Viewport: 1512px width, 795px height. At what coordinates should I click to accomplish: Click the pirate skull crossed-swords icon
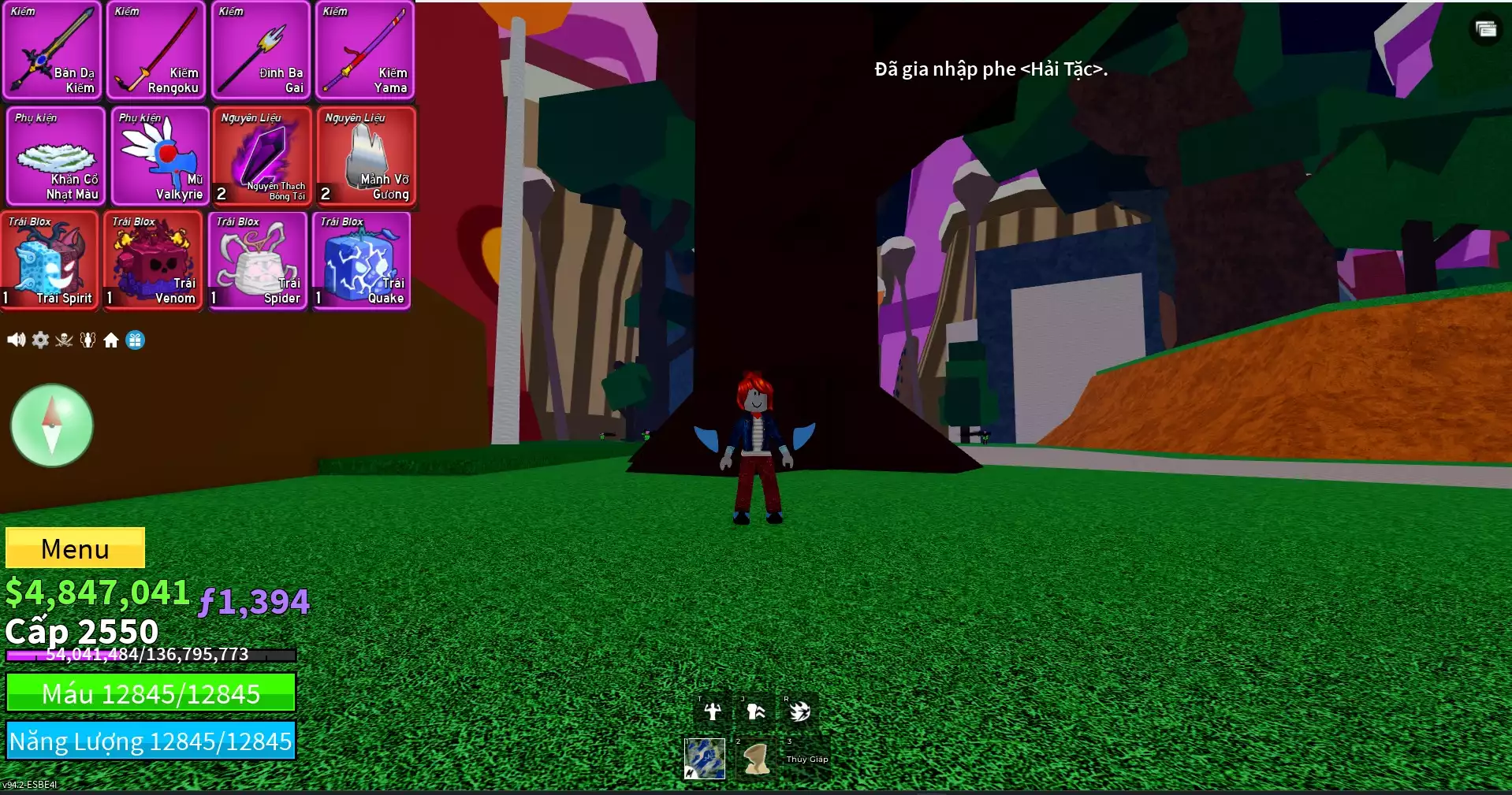point(64,340)
